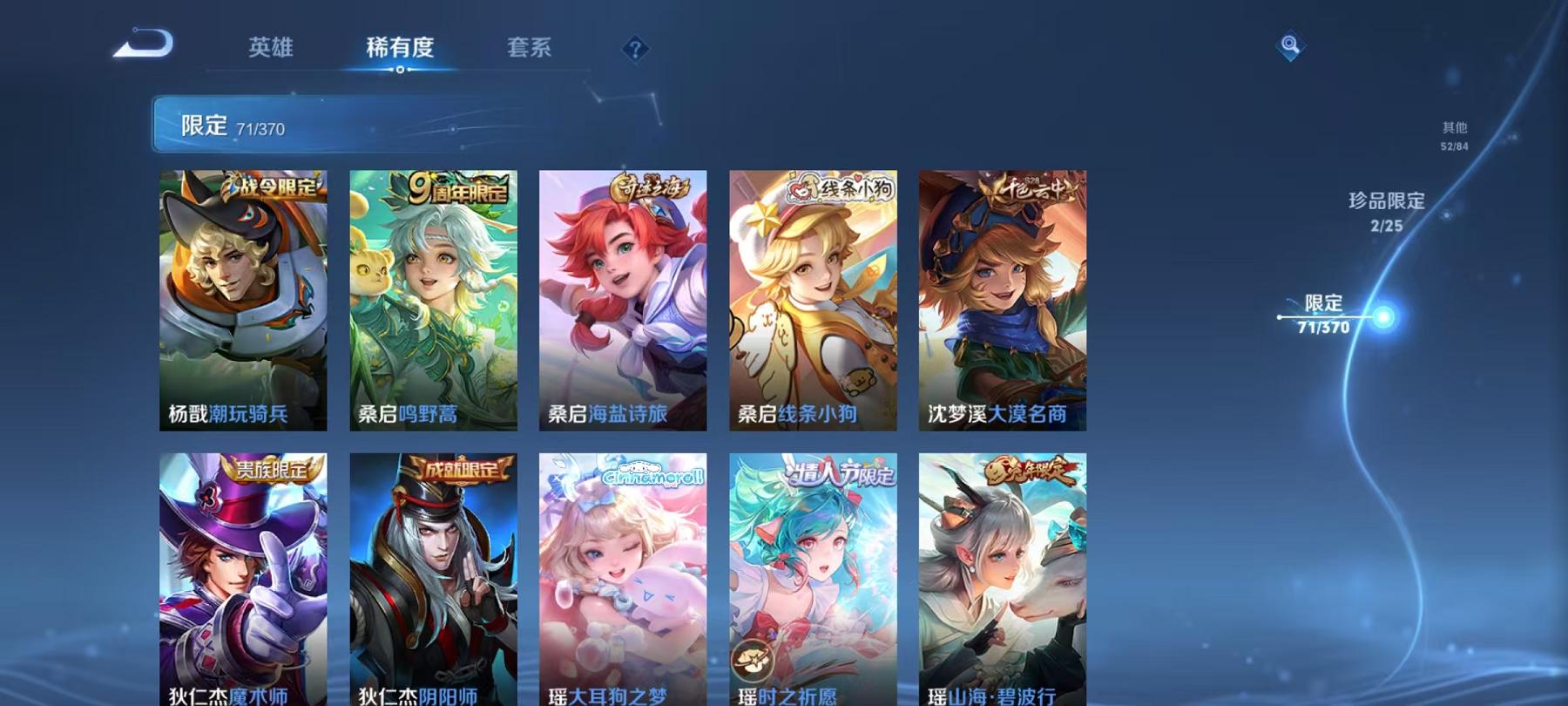Switch to the 英雄 tab
Screen dimensions: 1568x706
pyautogui.click(x=271, y=50)
